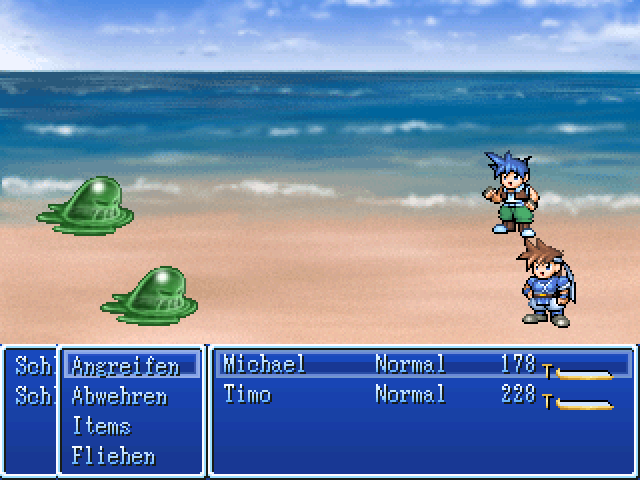
Task: Choose Fliehen to flee battle
Action: [113, 456]
